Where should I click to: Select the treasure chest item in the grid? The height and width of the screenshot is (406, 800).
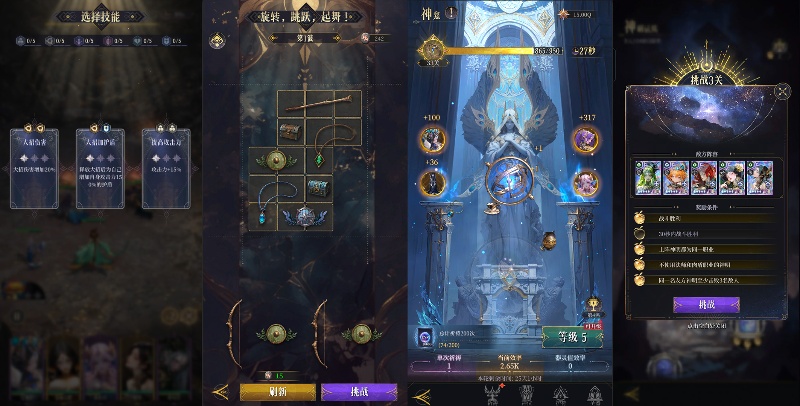(x=291, y=131)
